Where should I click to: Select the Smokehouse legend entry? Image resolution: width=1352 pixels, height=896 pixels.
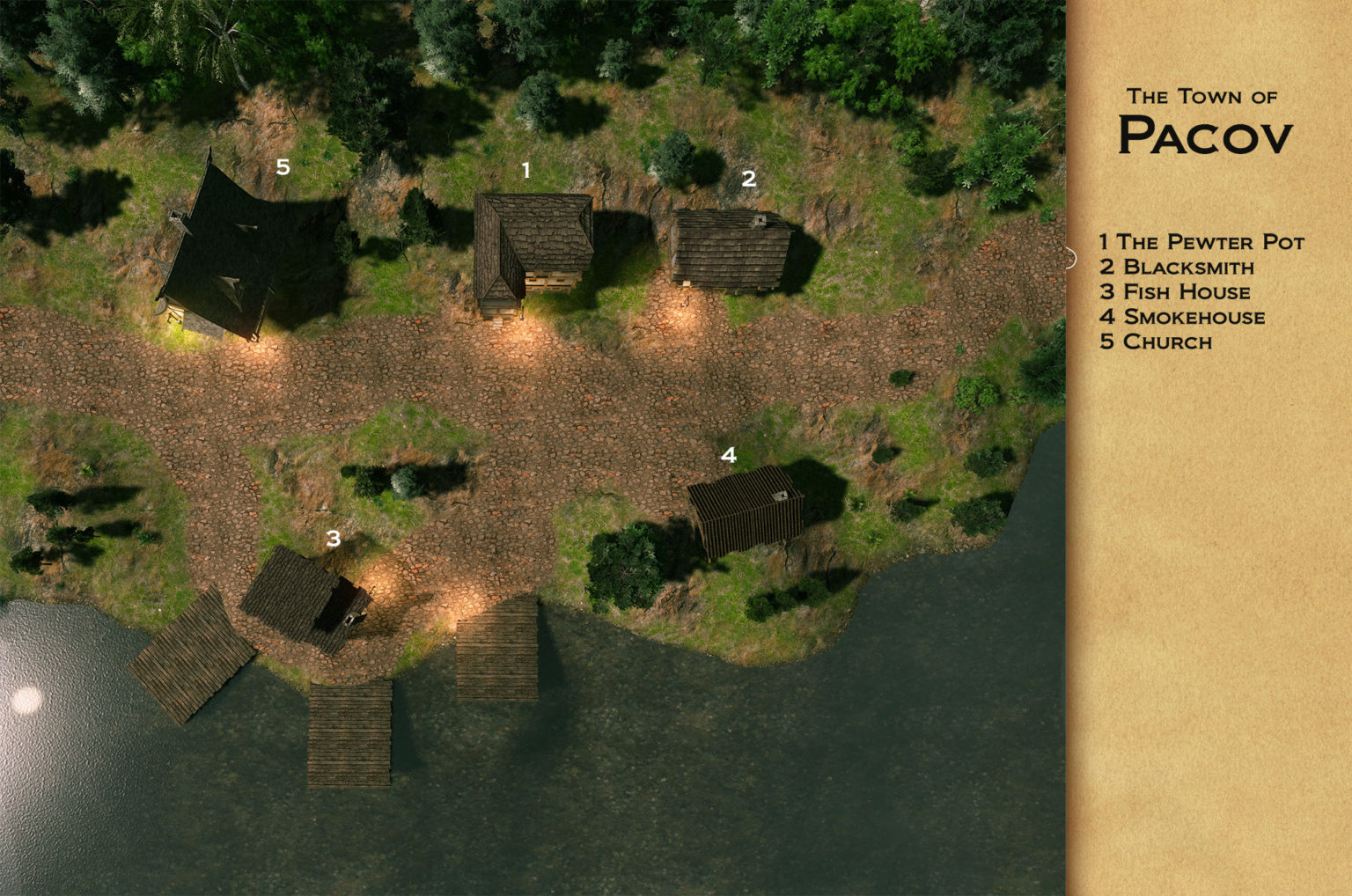[1182, 317]
